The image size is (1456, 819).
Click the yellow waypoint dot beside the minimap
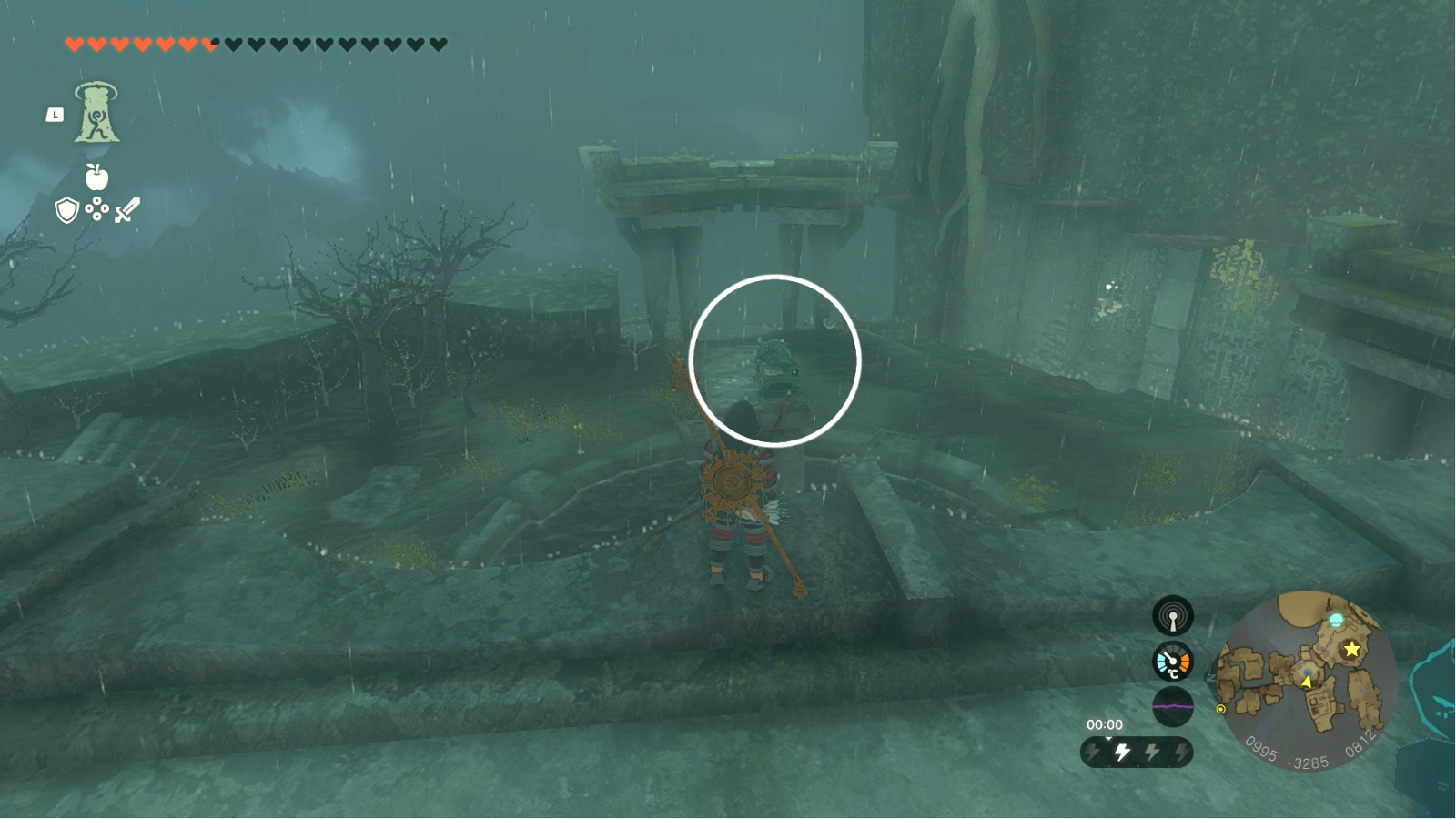pyautogui.click(x=1220, y=709)
